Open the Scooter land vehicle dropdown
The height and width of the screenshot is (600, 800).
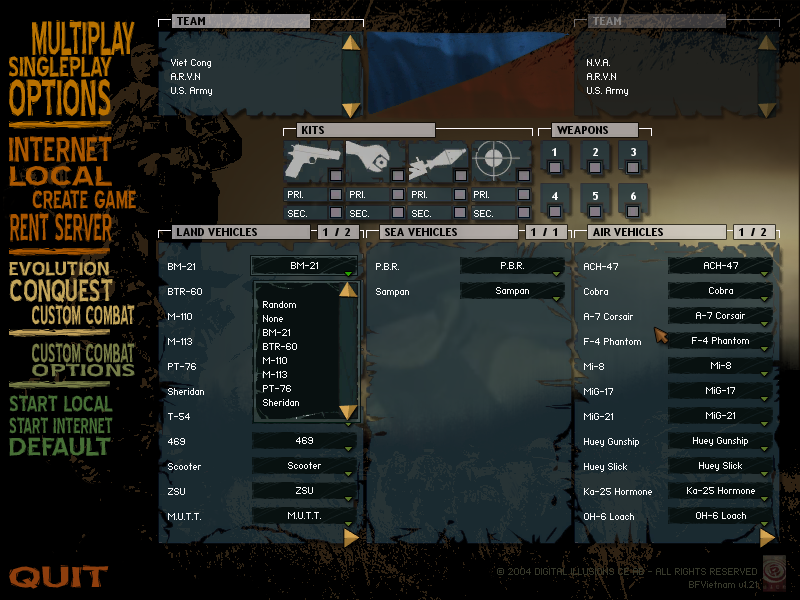coord(304,466)
